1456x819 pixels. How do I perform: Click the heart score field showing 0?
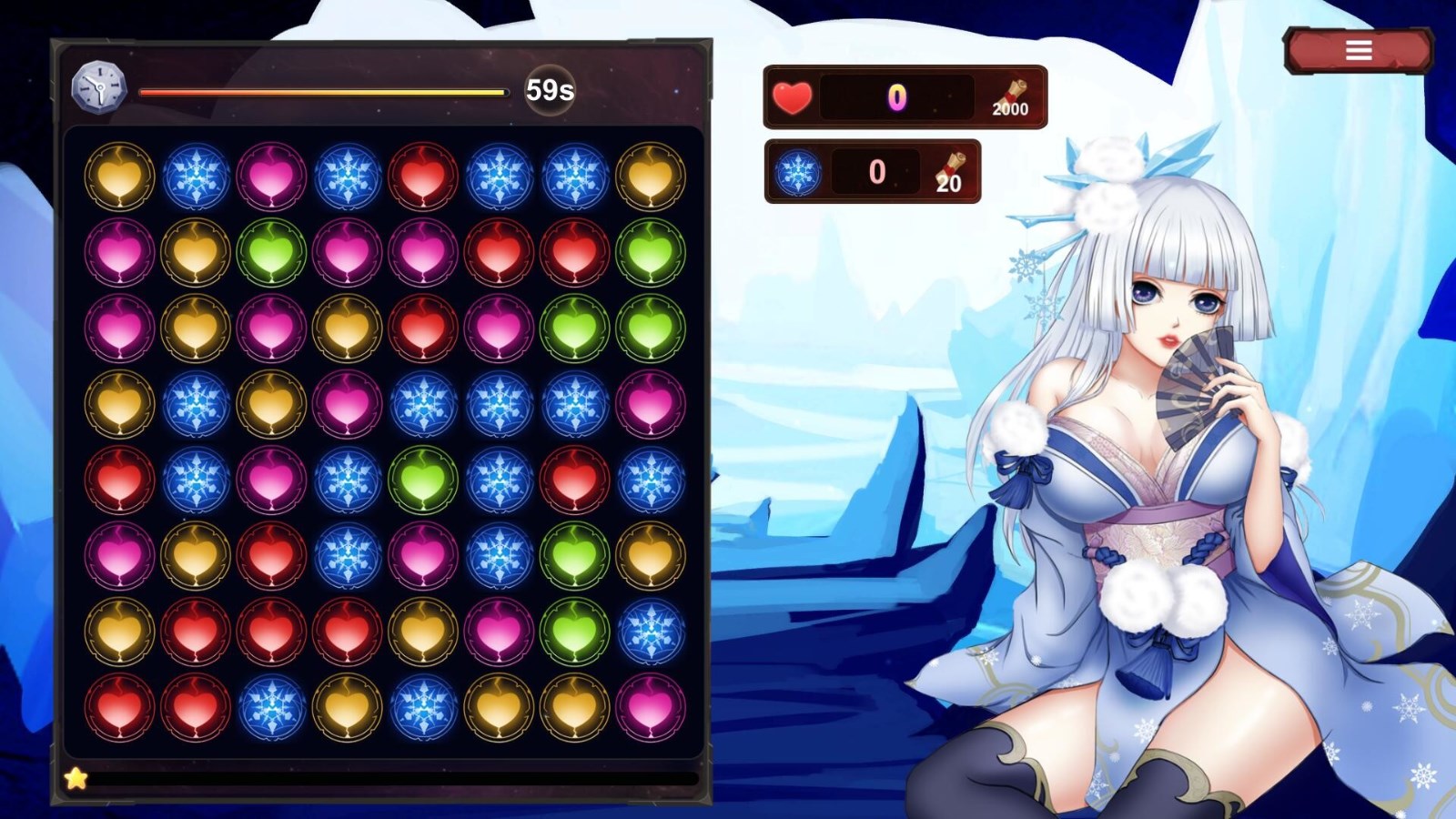pos(896,94)
